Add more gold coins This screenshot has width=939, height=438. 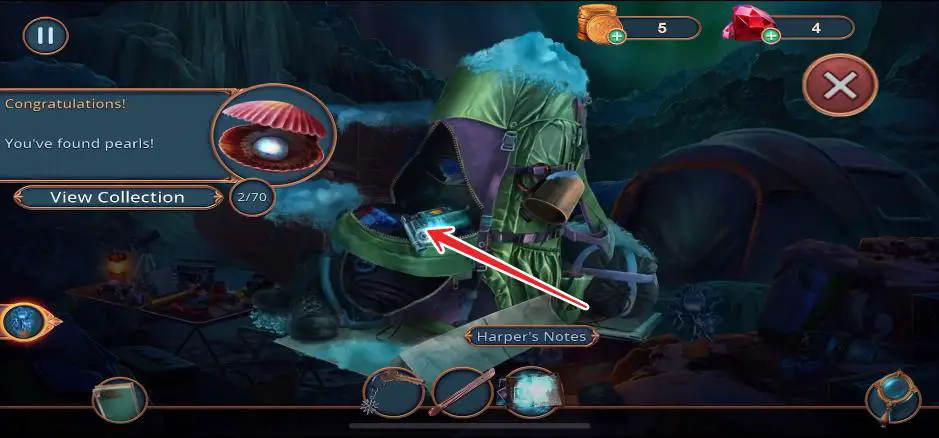pos(617,37)
